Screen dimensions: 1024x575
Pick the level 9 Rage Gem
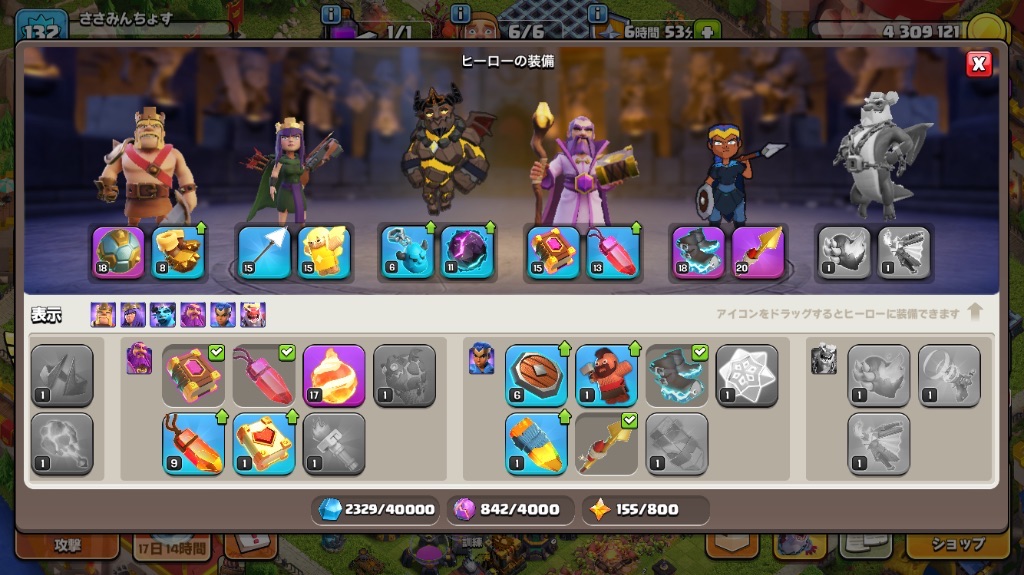tap(193, 443)
